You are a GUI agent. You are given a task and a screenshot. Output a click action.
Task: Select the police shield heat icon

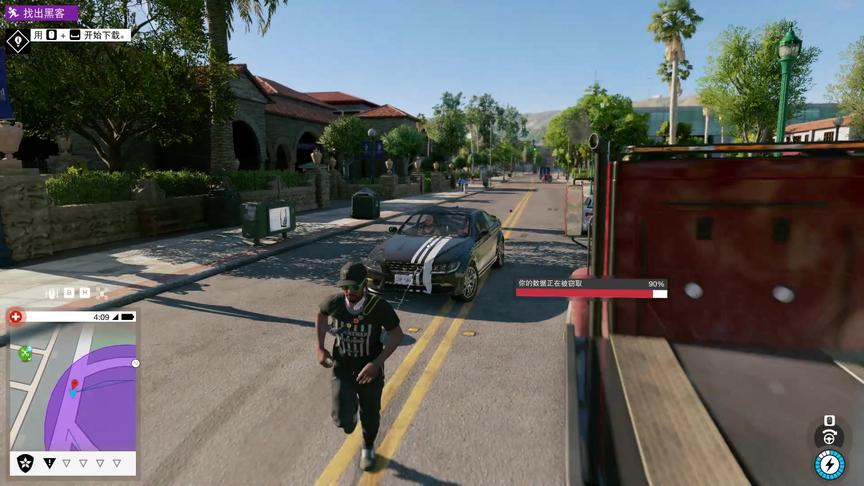25,462
